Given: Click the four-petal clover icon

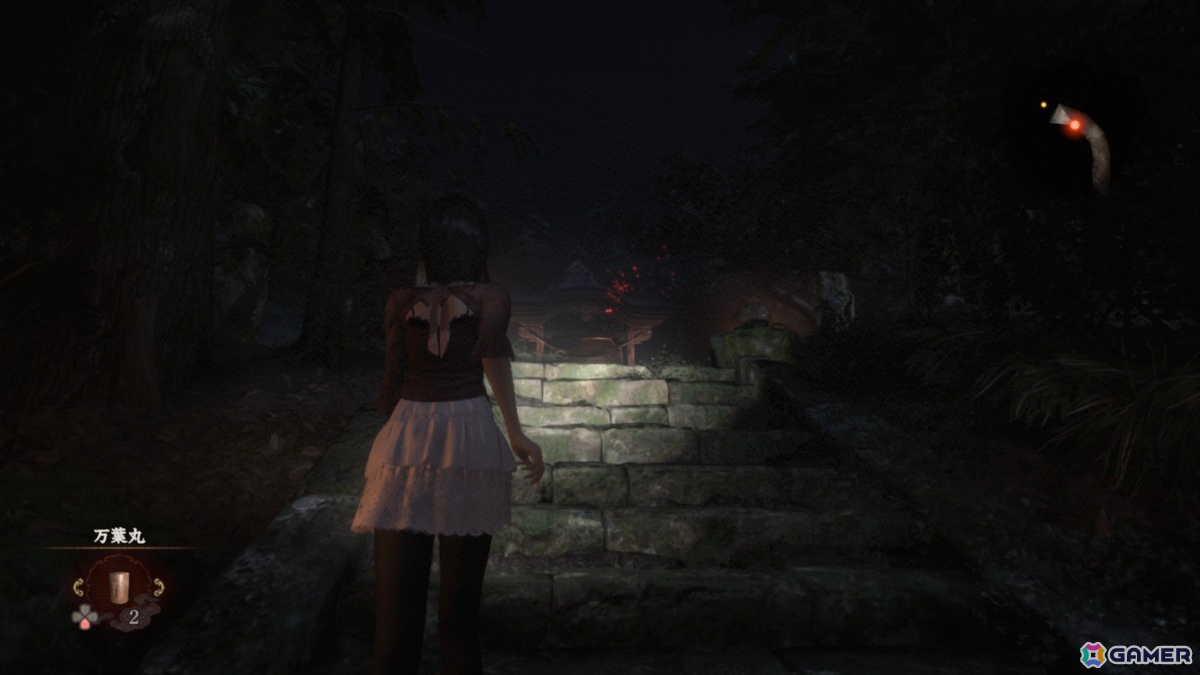Looking at the screenshot, I should coord(84,616).
